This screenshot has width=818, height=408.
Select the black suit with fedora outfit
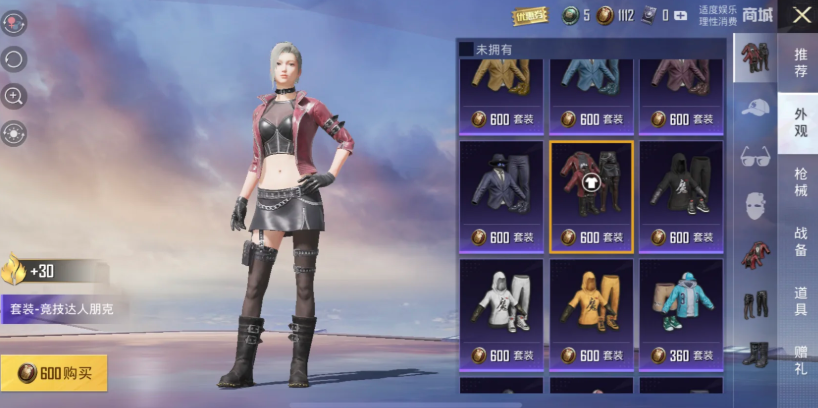pos(501,197)
